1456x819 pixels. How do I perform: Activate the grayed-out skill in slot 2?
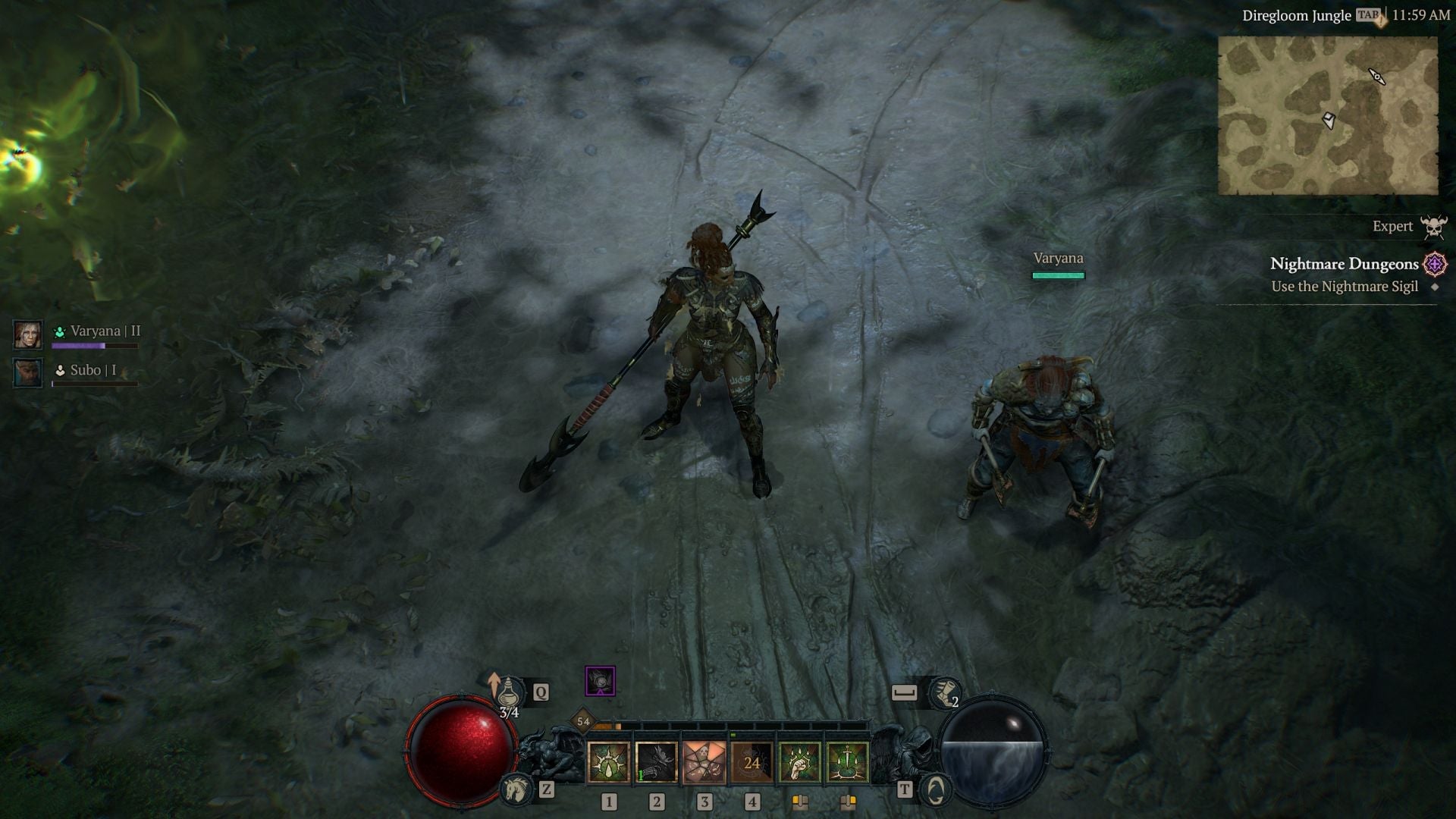pyautogui.click(x=656, y=762)
